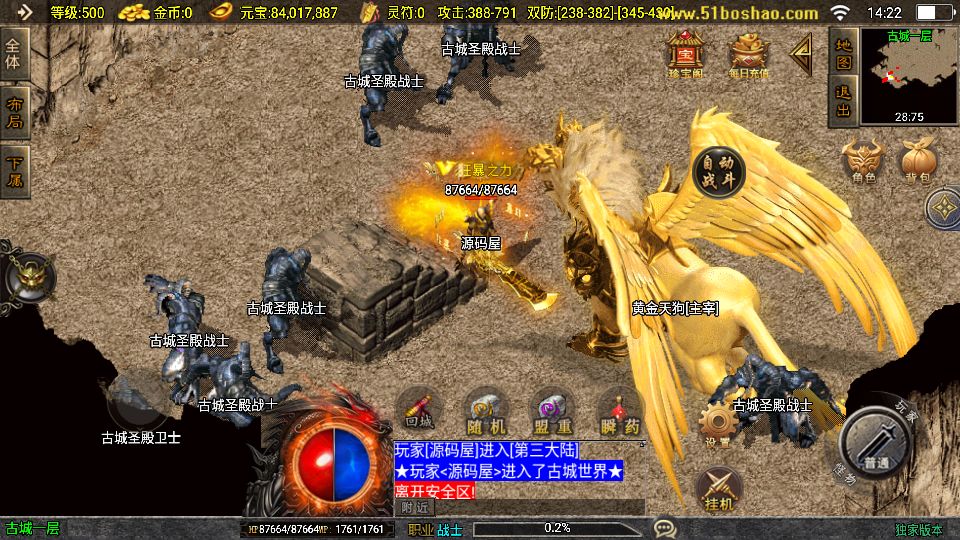Use the 回城 return scroll
This screenshot has width=960, height=540.
click(419, 412)
